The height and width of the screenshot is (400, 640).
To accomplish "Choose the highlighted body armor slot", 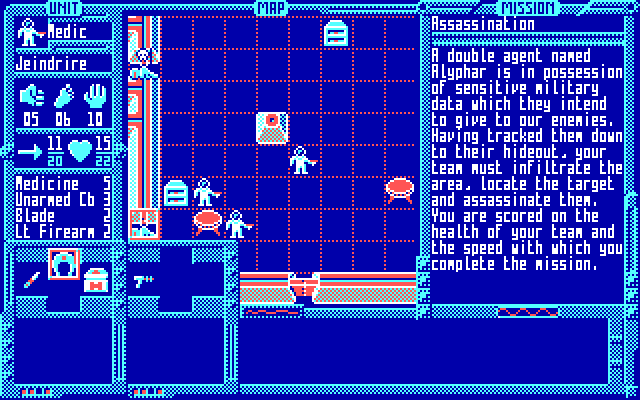I will 64,264.
